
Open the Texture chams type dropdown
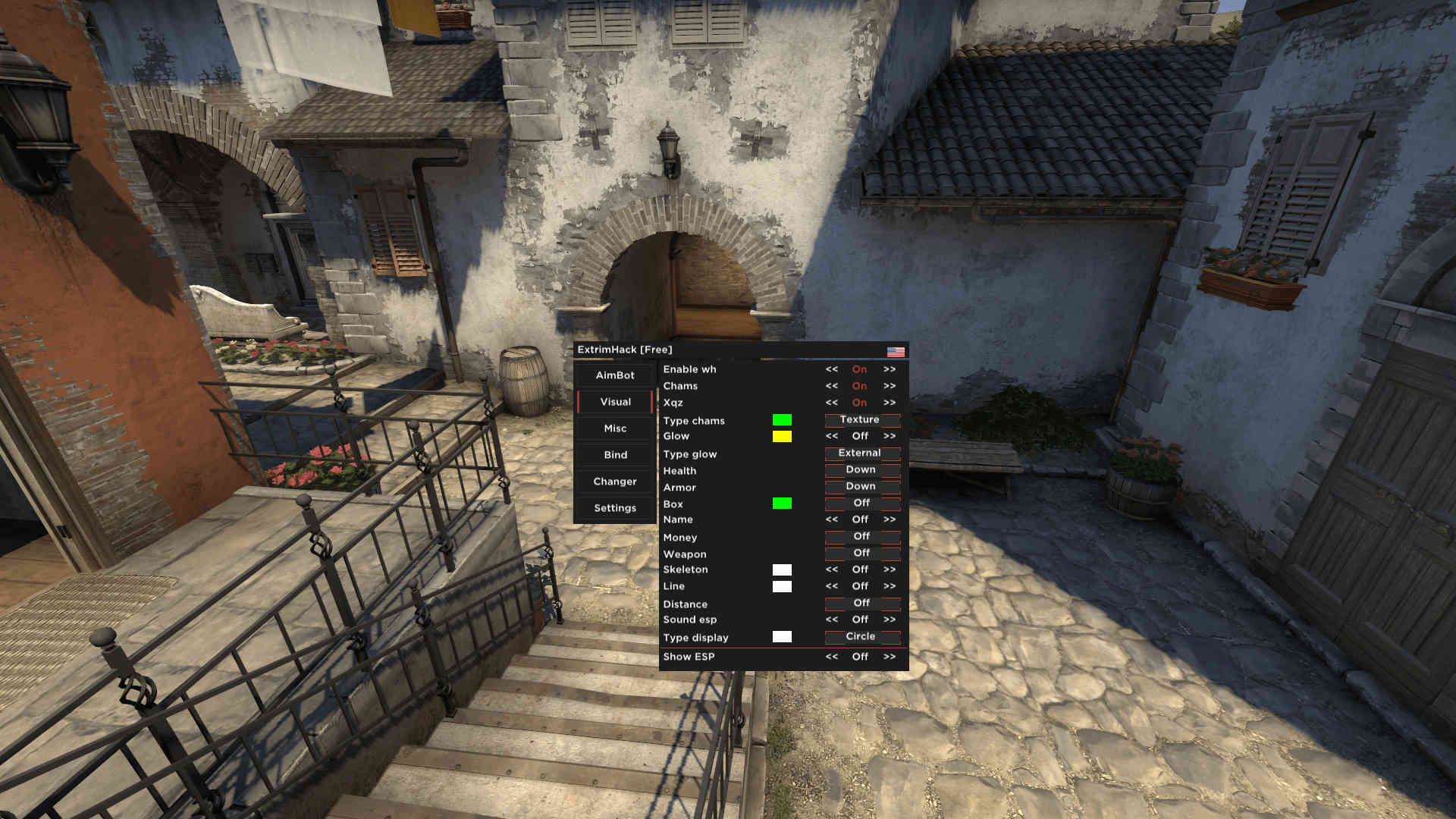(861, 419)
